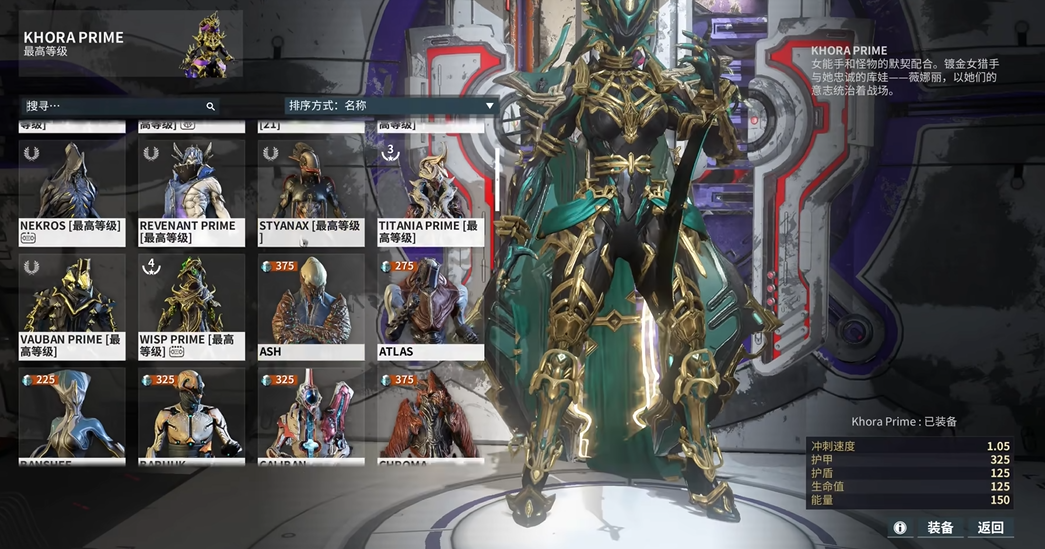Choose the Baruuk warframe tile
The image size is (1045, 549).
(x=191, y=415)
